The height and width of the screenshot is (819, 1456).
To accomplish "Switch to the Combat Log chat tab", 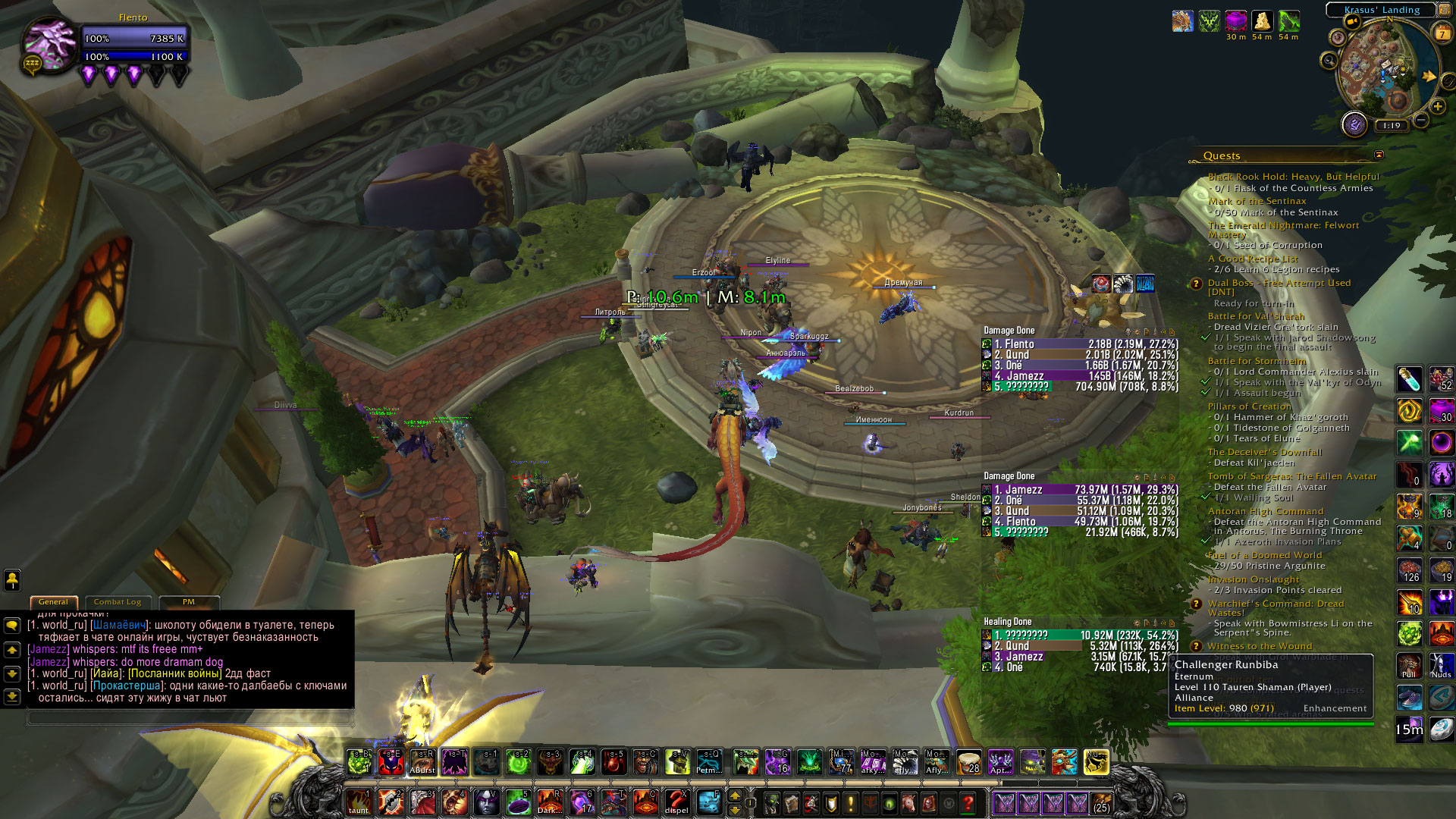I will point(118,602).
